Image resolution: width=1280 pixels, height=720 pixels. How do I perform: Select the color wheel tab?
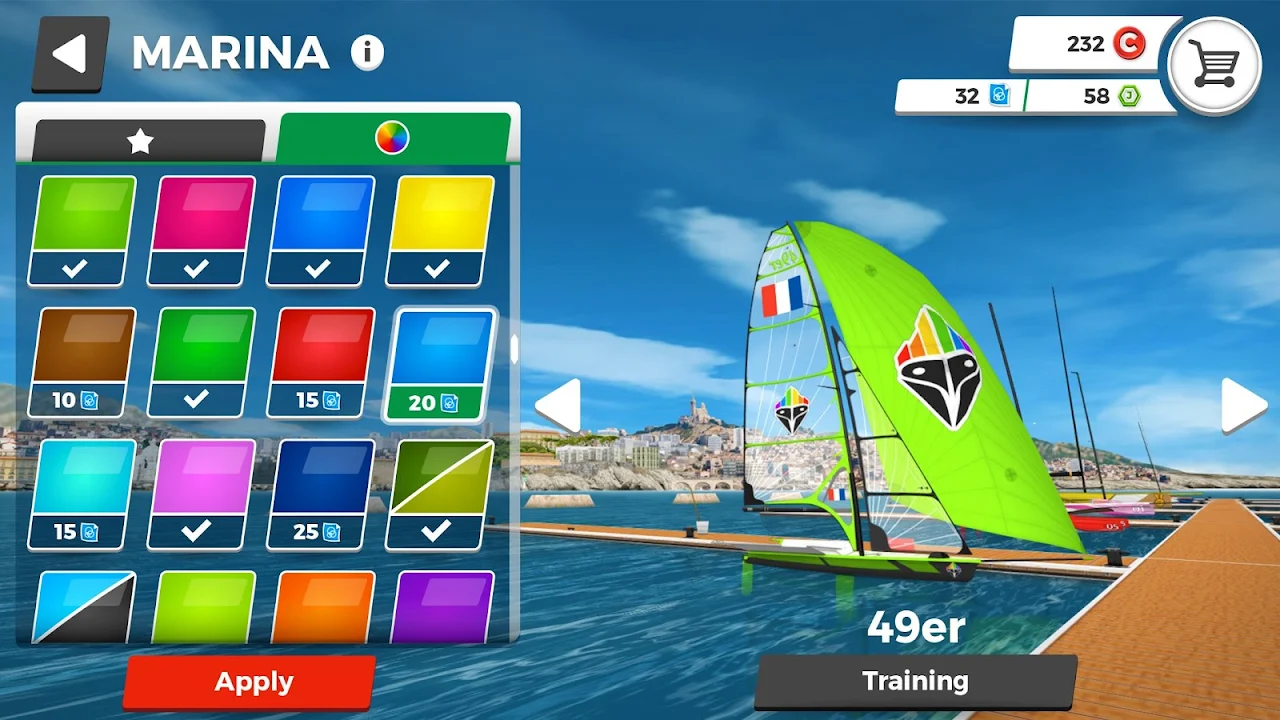392,138
